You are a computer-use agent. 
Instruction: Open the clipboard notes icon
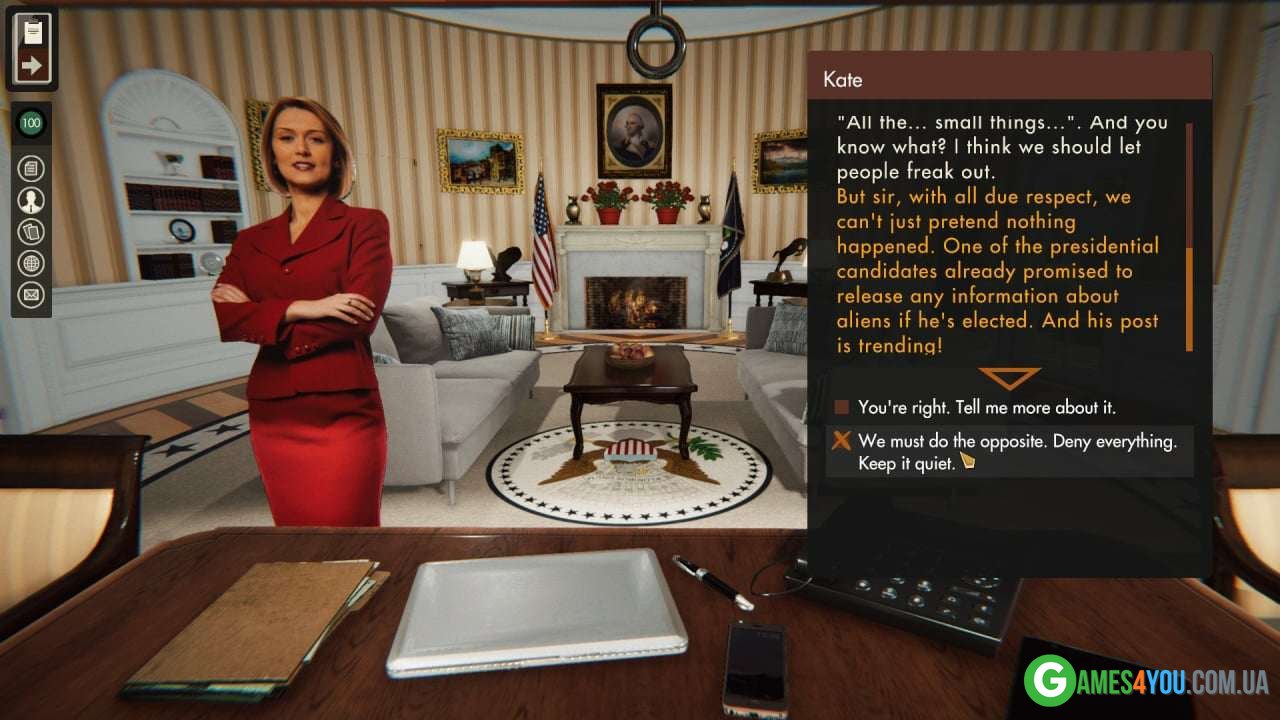click(x=32, y=29)
